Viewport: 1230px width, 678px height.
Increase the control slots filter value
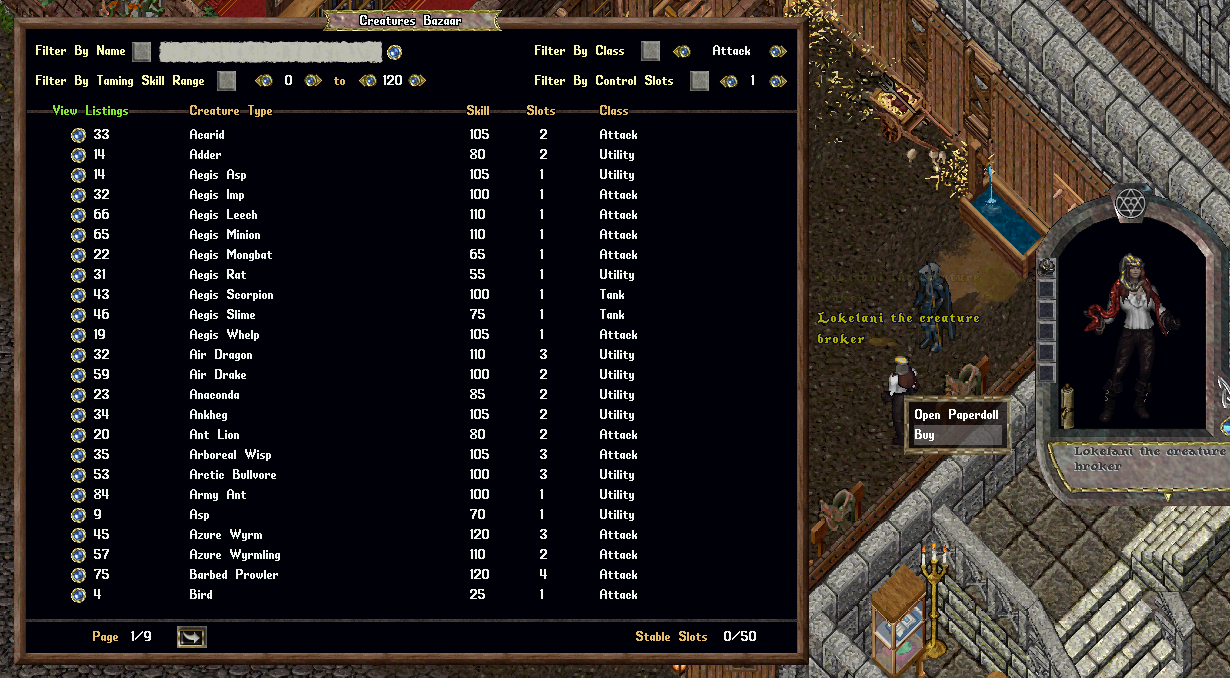coord(777,81)
